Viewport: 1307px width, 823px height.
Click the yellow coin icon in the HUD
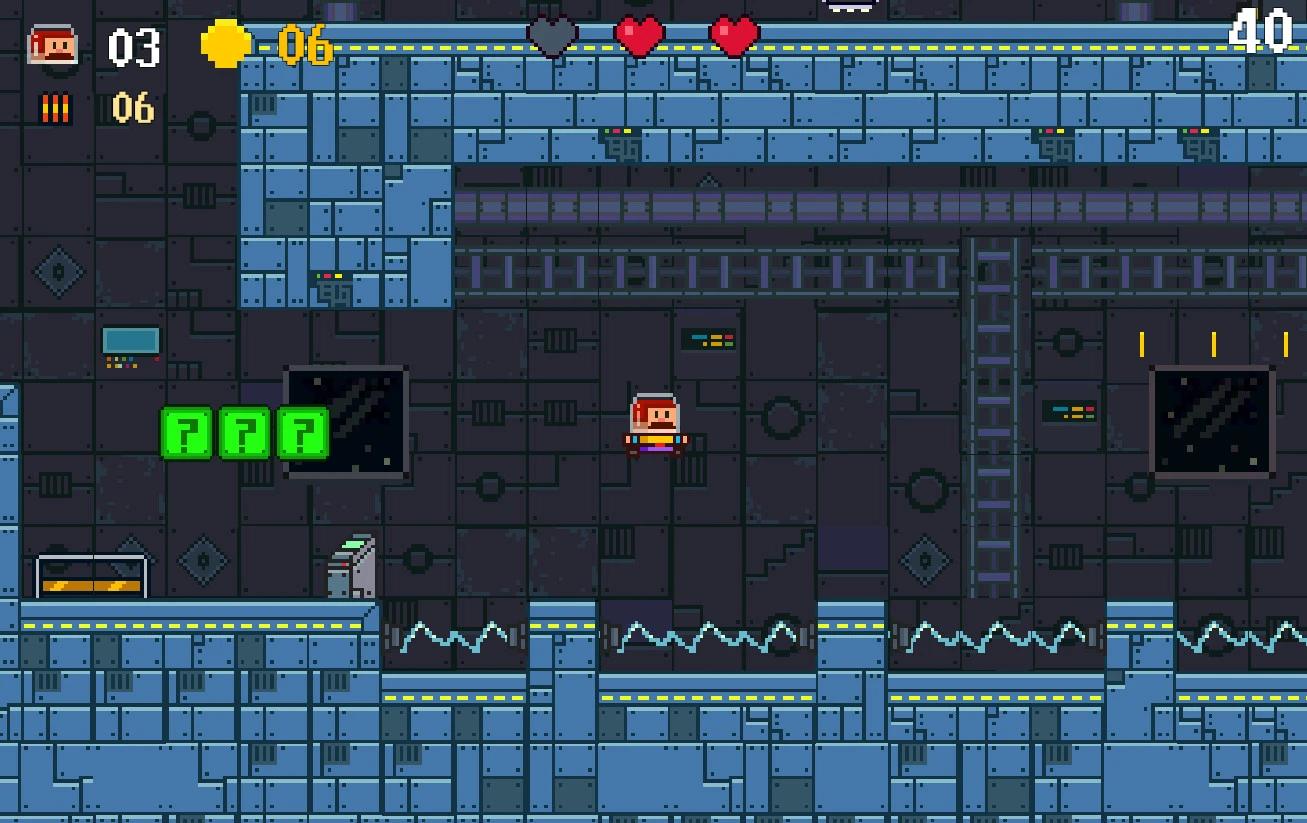225,44
